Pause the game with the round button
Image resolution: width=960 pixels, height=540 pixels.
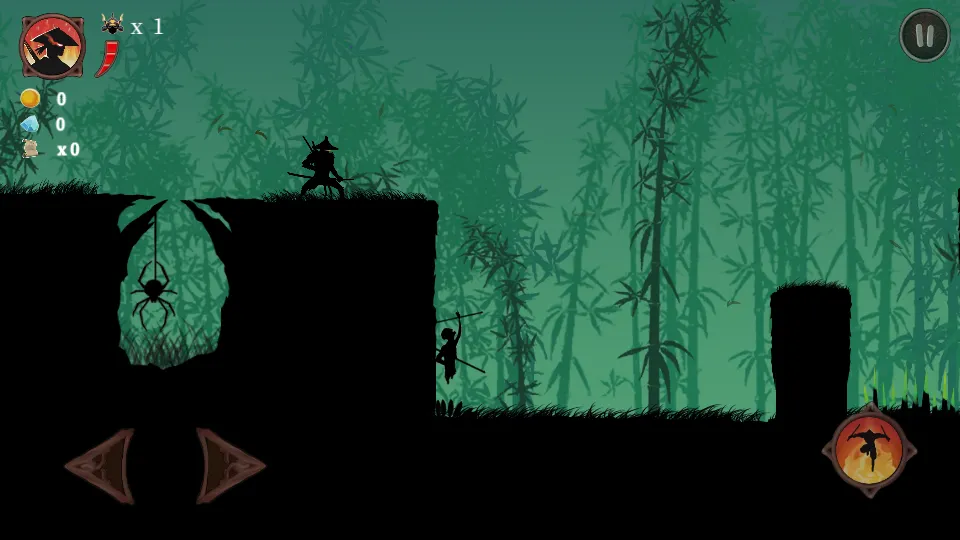[x=924, y=36]
